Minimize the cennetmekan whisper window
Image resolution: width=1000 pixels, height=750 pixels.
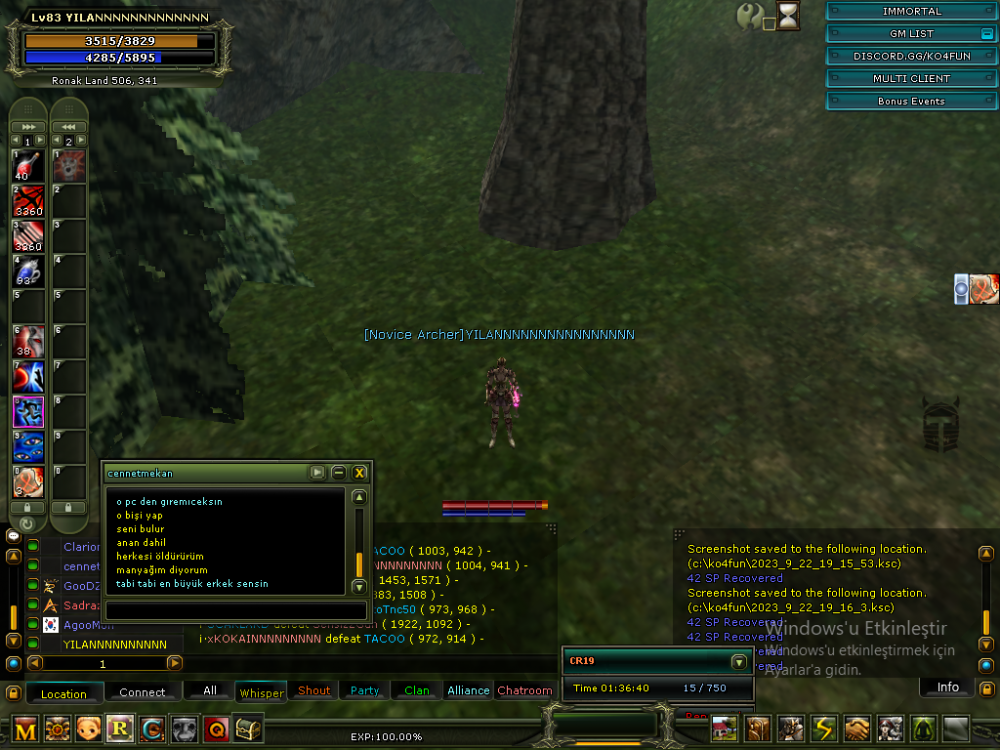(x=339, y=473)
